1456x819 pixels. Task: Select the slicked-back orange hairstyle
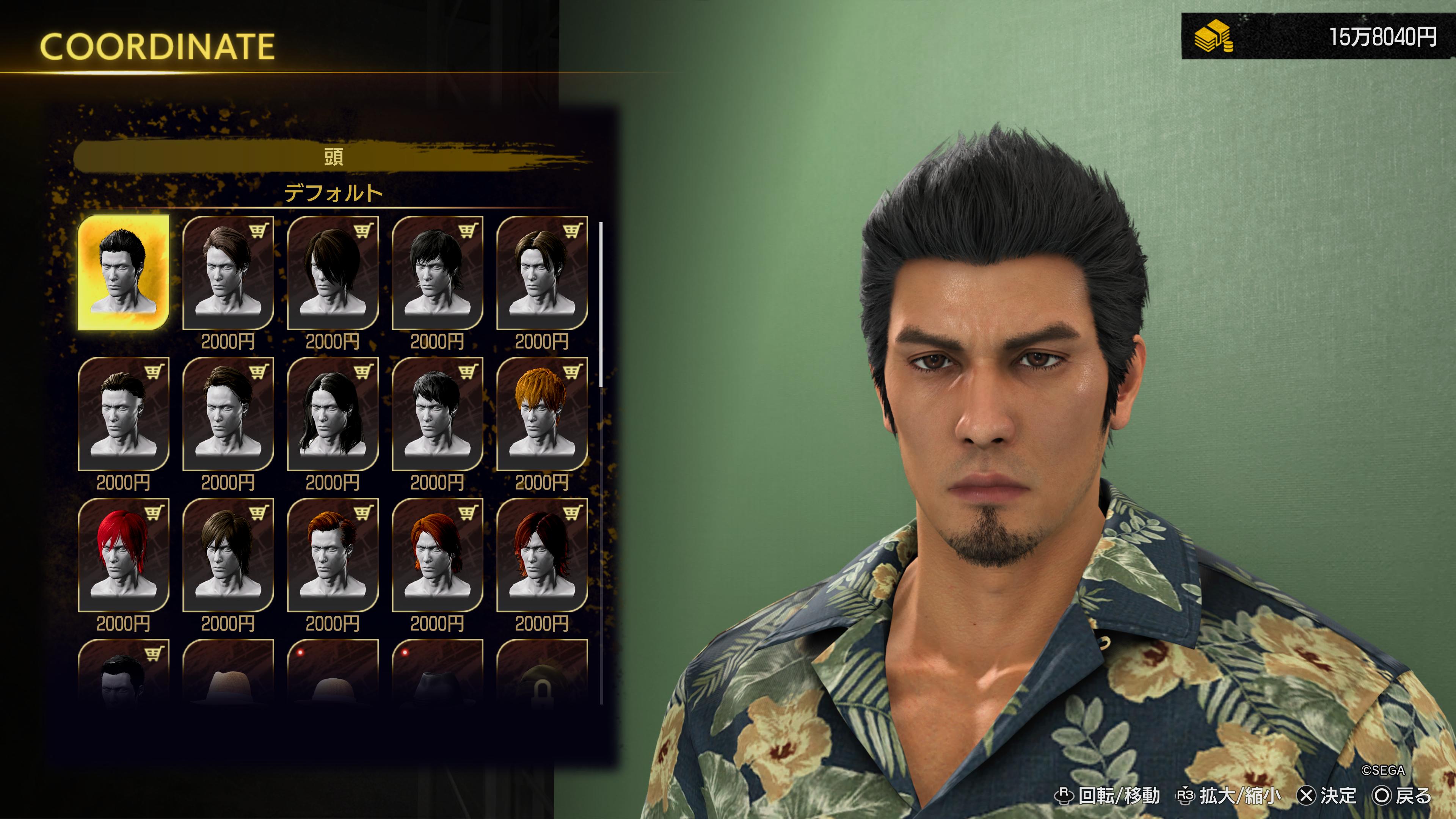(x=333, y=555)
